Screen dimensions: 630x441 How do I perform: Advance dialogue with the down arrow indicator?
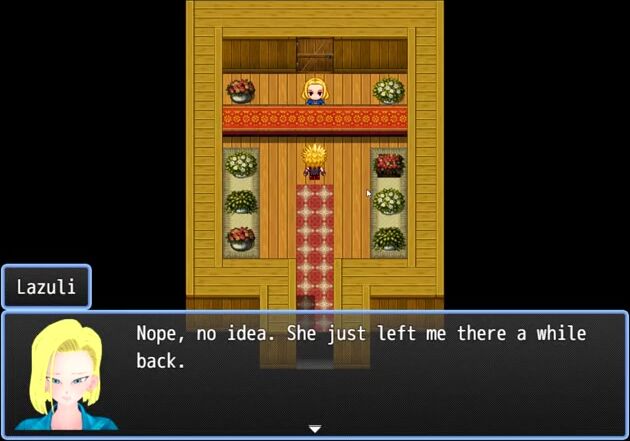point(315,429)
